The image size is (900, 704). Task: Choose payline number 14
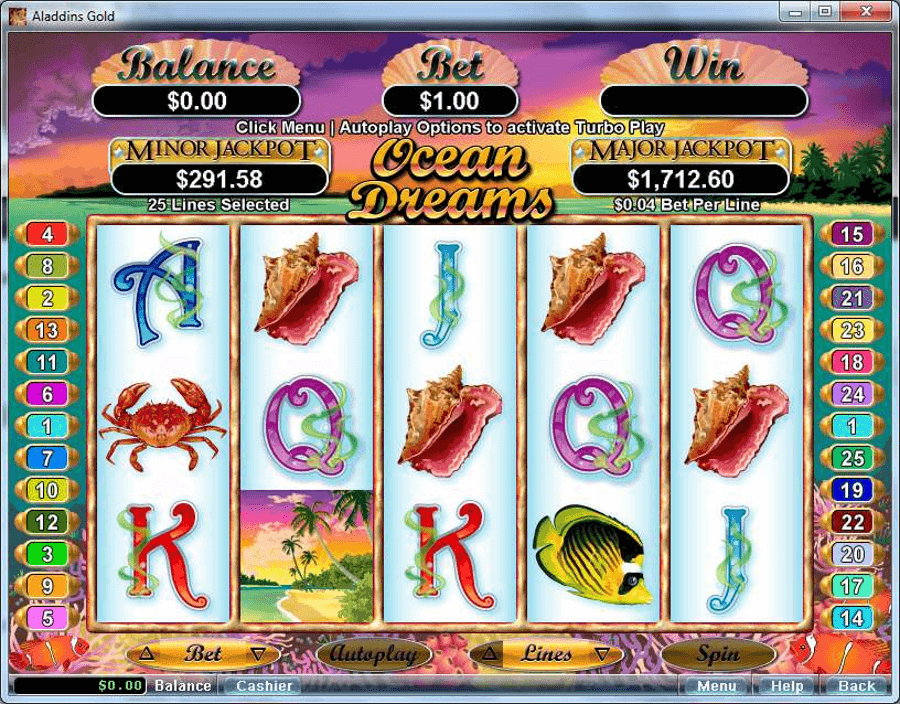click(852, 618)
